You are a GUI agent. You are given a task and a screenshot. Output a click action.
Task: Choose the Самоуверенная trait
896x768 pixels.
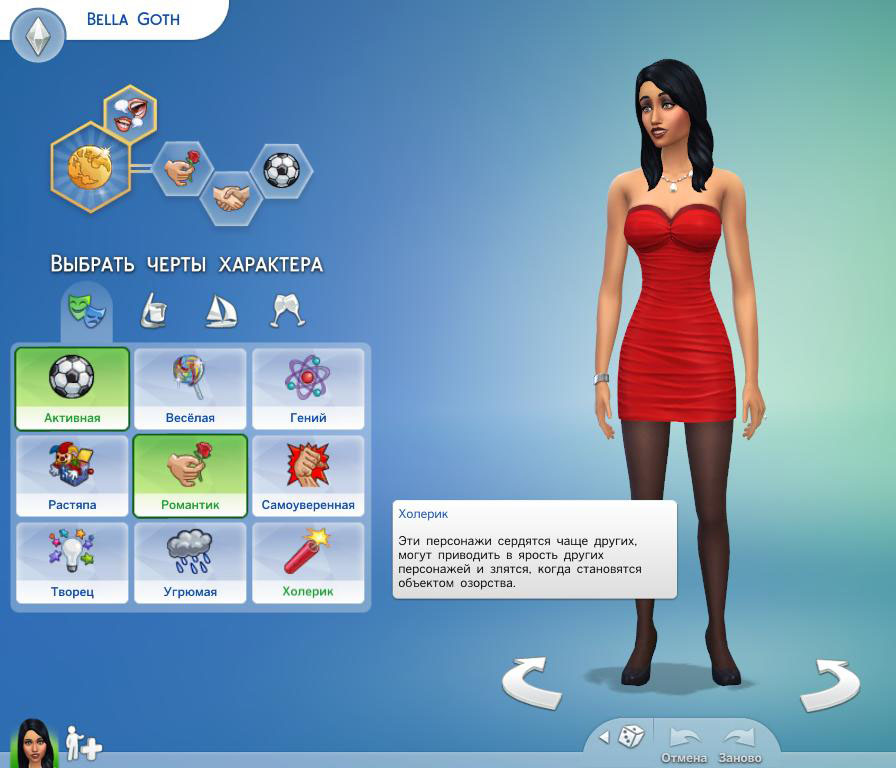click(x=308, y=475)
